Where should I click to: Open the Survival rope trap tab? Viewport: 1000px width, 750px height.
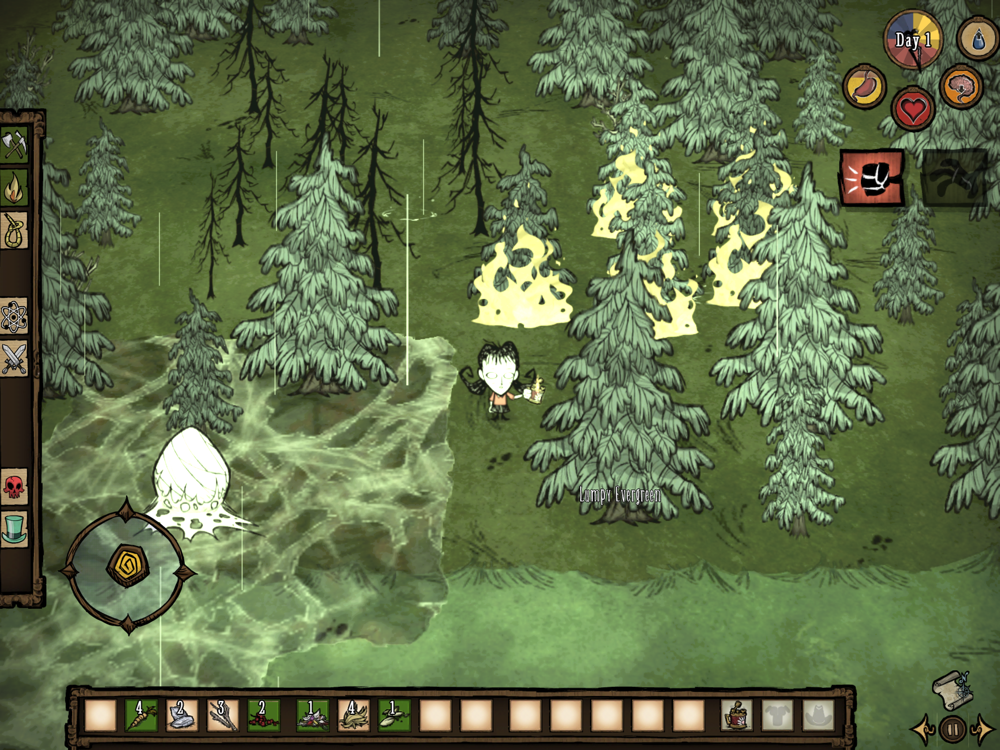click(x=14, y=229)
